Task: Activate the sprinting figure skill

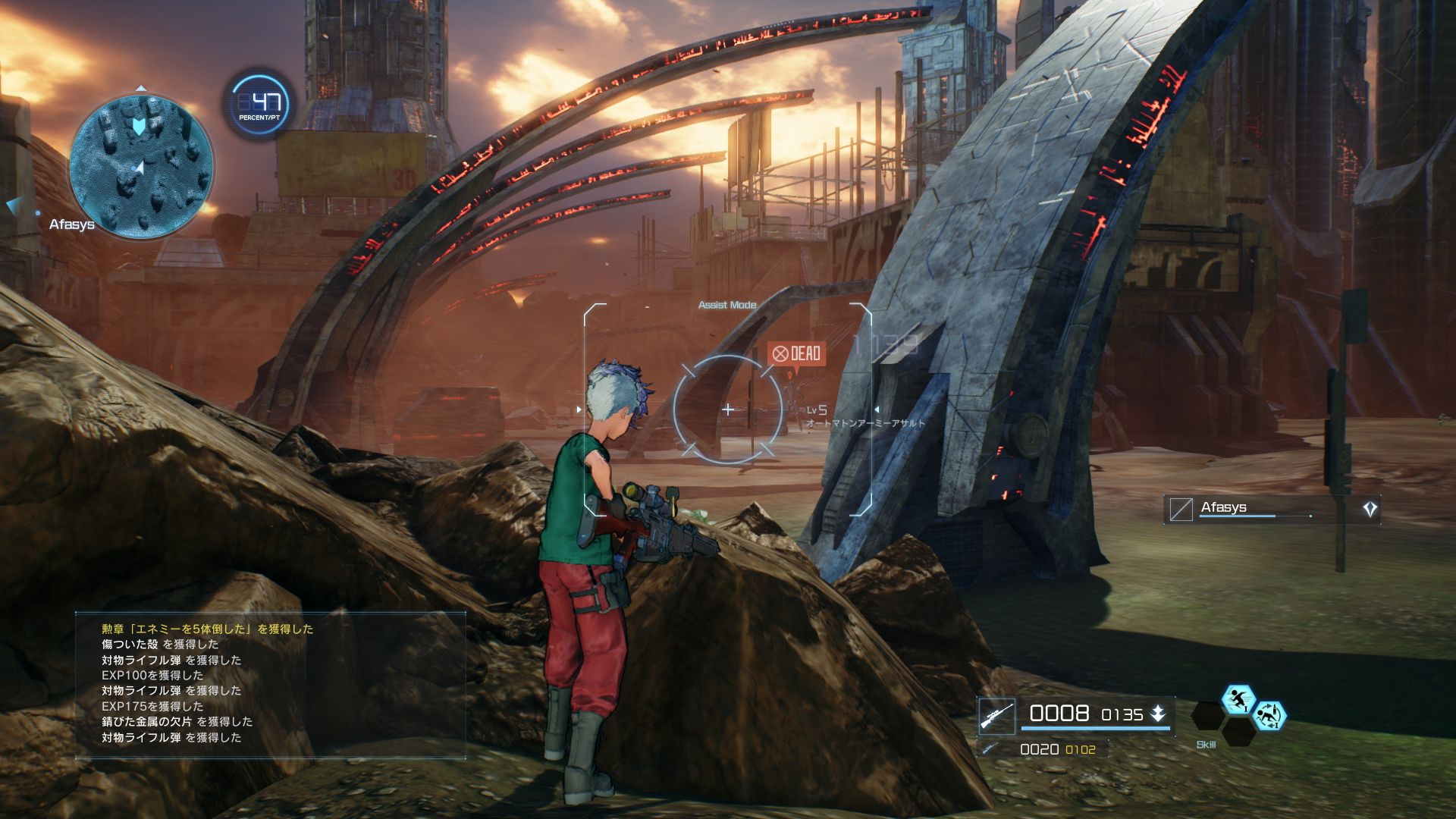Action: click(1238, 698)
